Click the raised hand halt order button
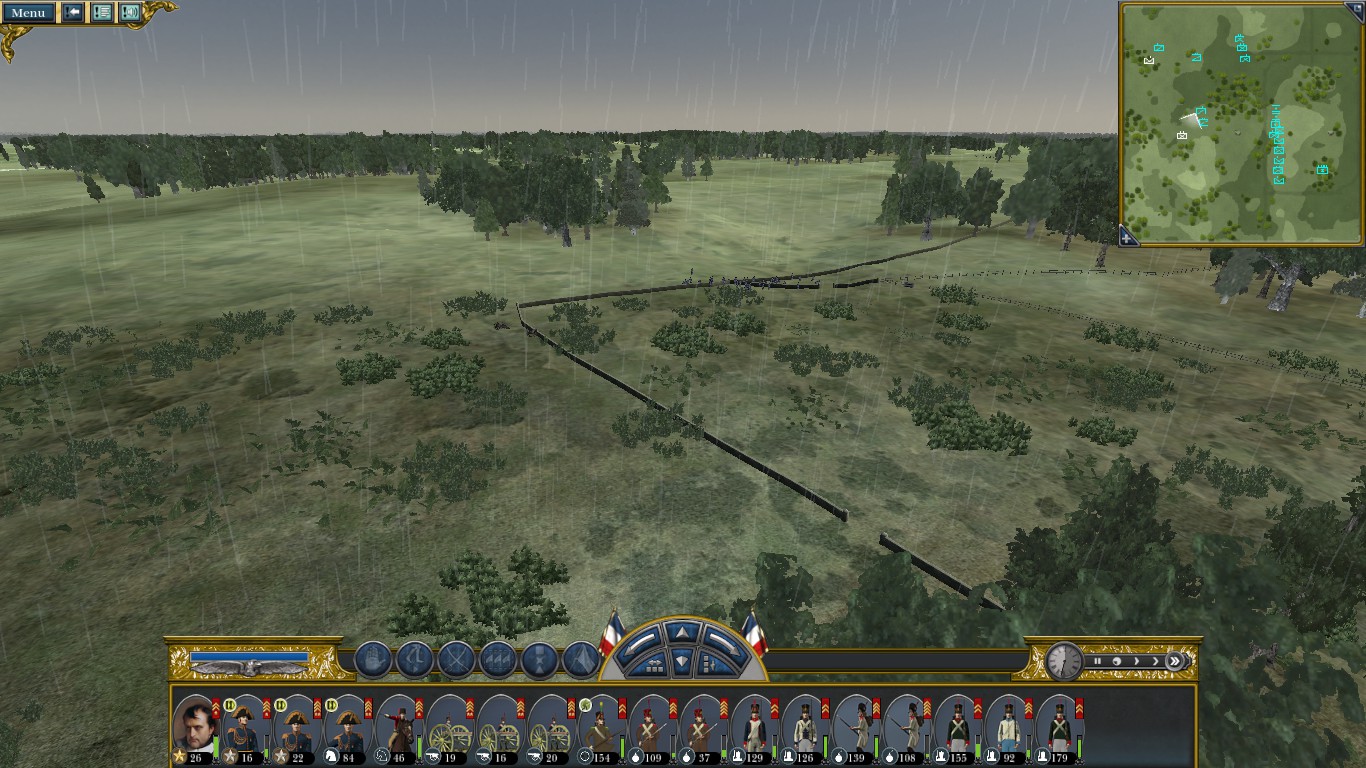Screen dimensions: 1366x768 point(372,660)
